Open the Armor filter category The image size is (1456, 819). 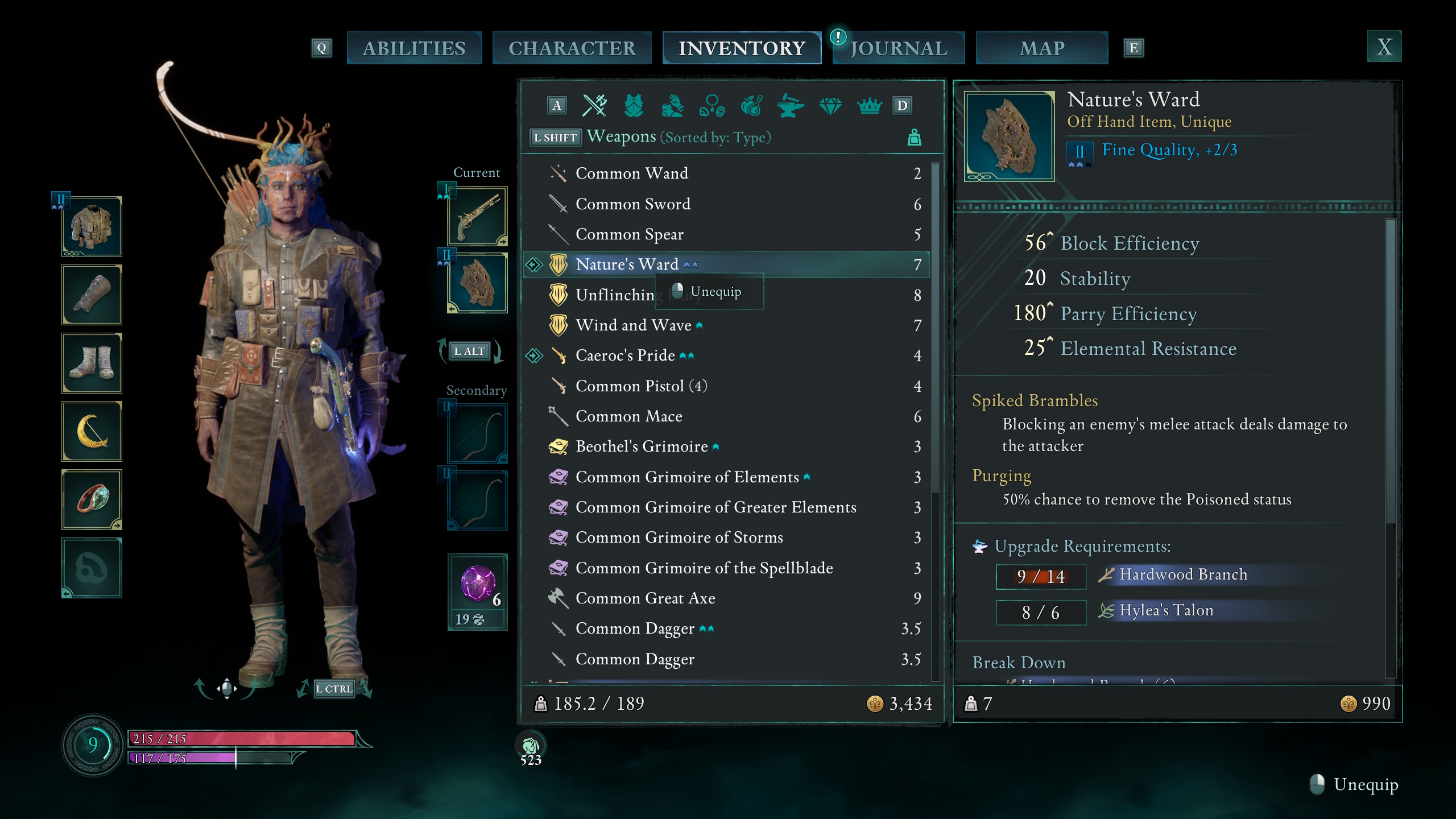(x=633, y=106)
